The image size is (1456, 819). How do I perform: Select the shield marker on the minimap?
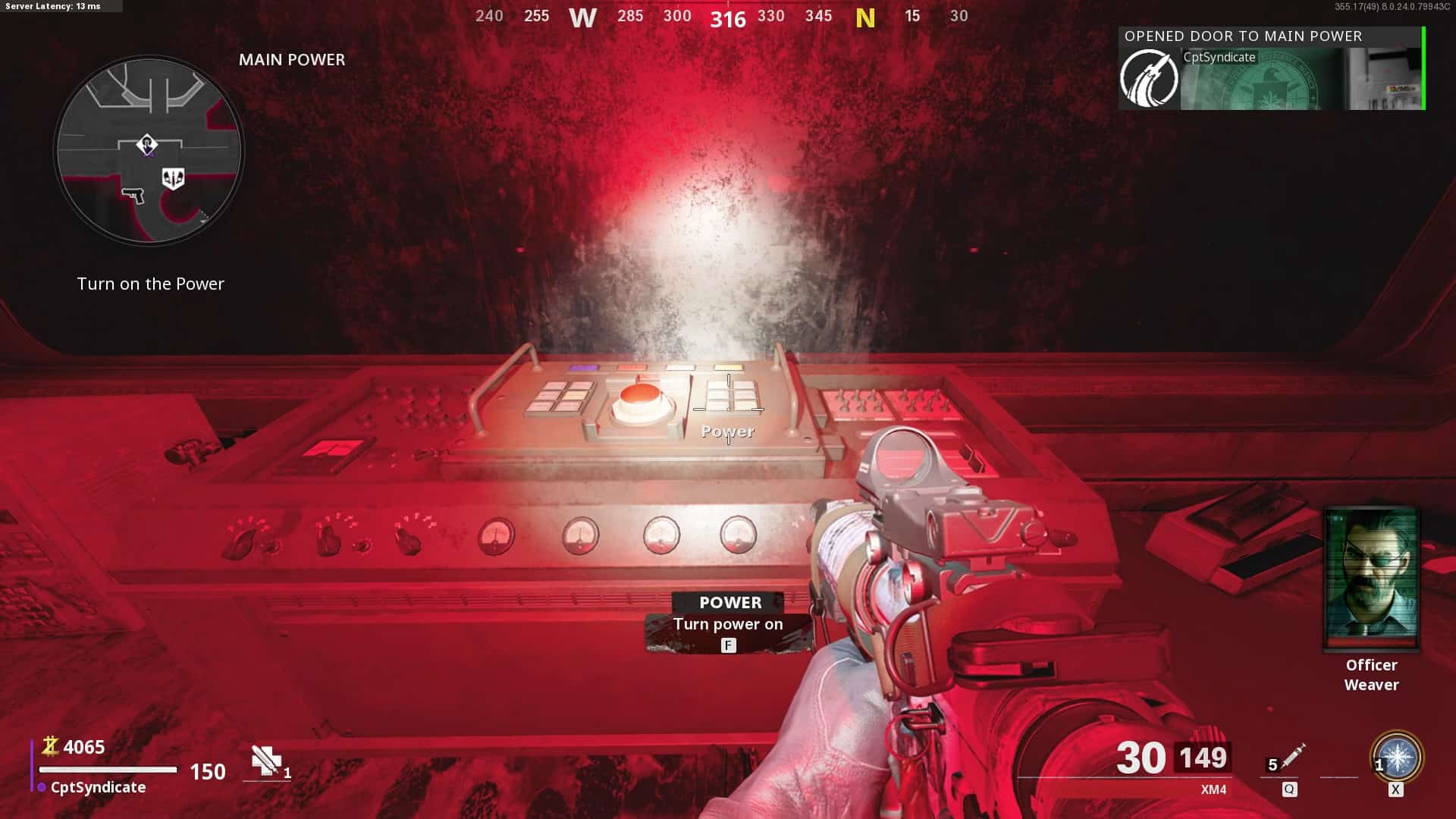point(173,178)
